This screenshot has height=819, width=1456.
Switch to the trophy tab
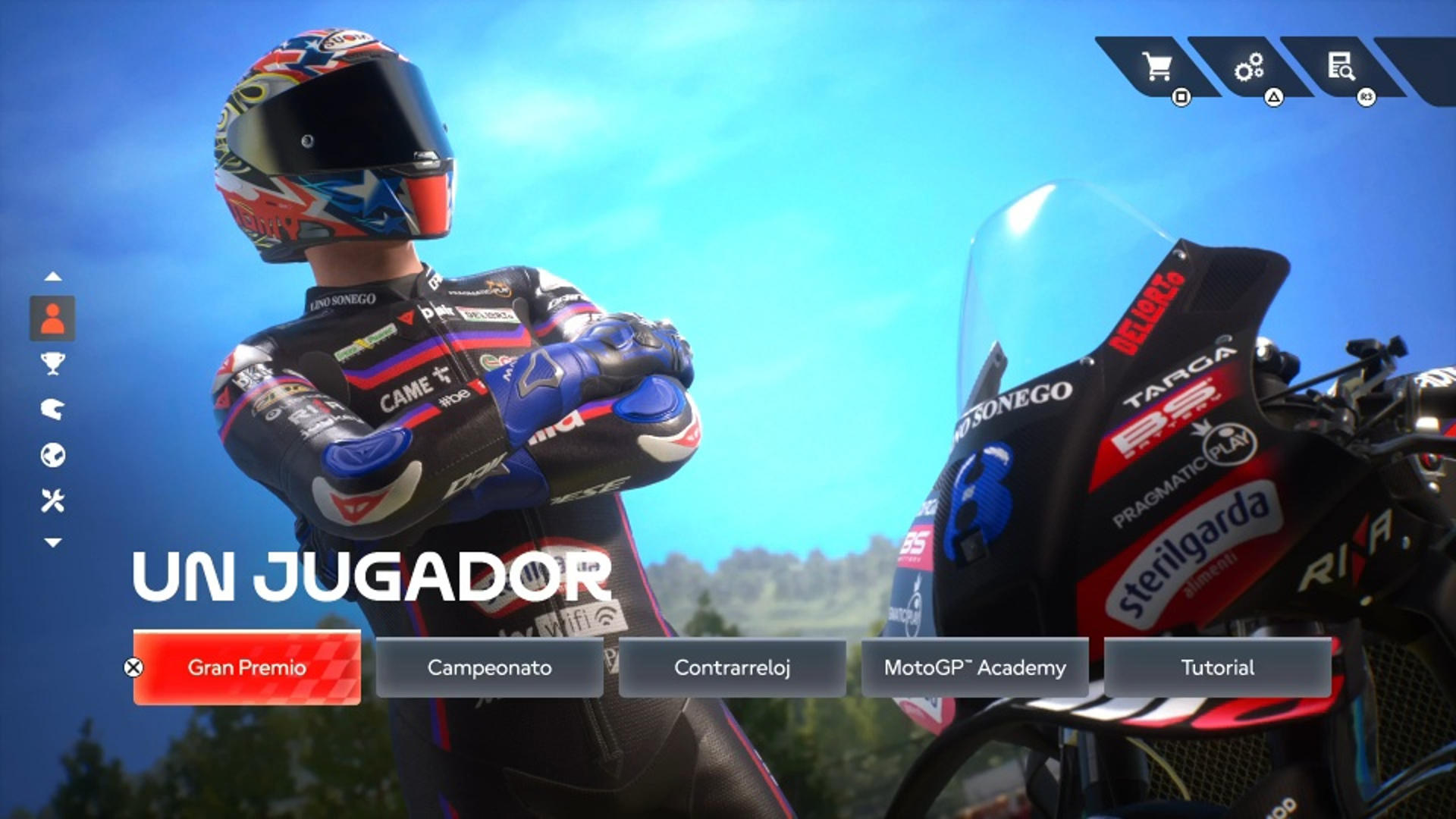click(52, 364)
